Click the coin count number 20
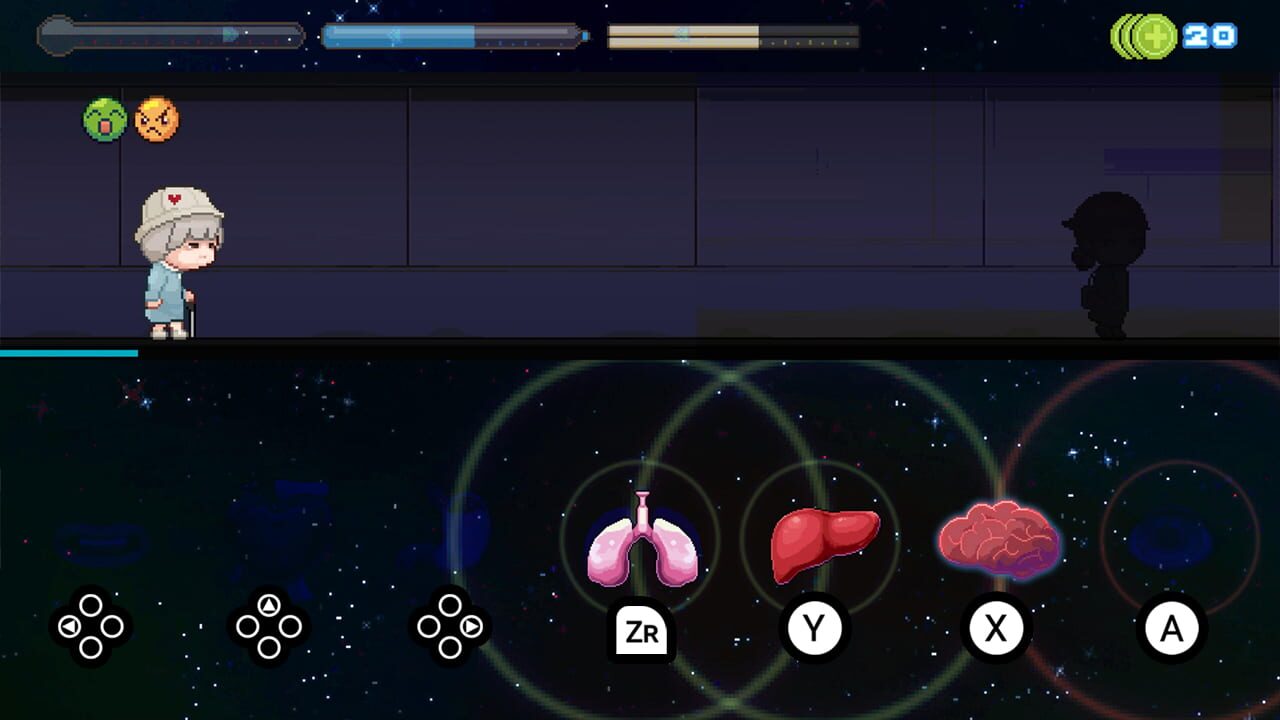 [x=1210, y=37]
